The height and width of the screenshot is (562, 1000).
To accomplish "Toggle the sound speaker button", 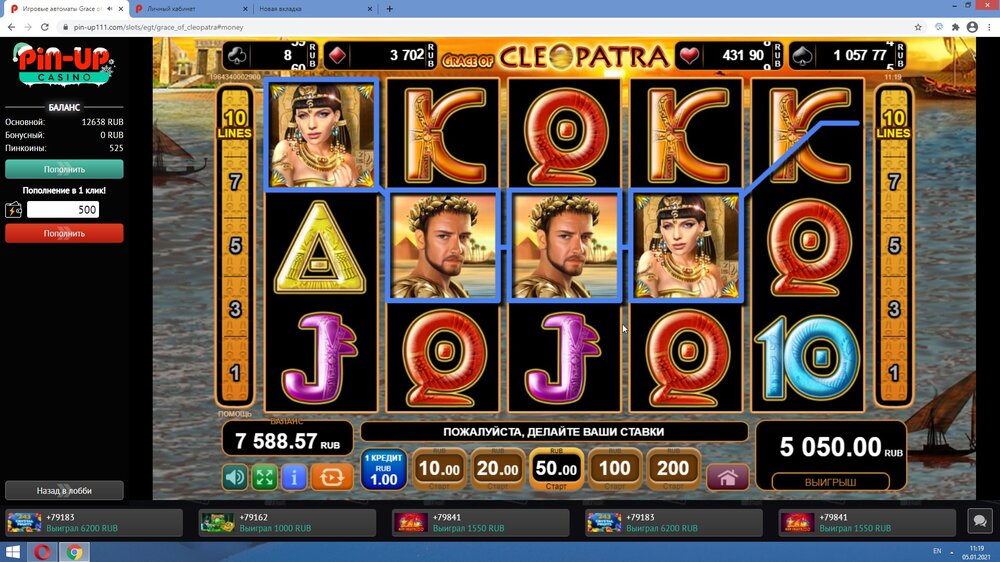I will tap(235, 477).
